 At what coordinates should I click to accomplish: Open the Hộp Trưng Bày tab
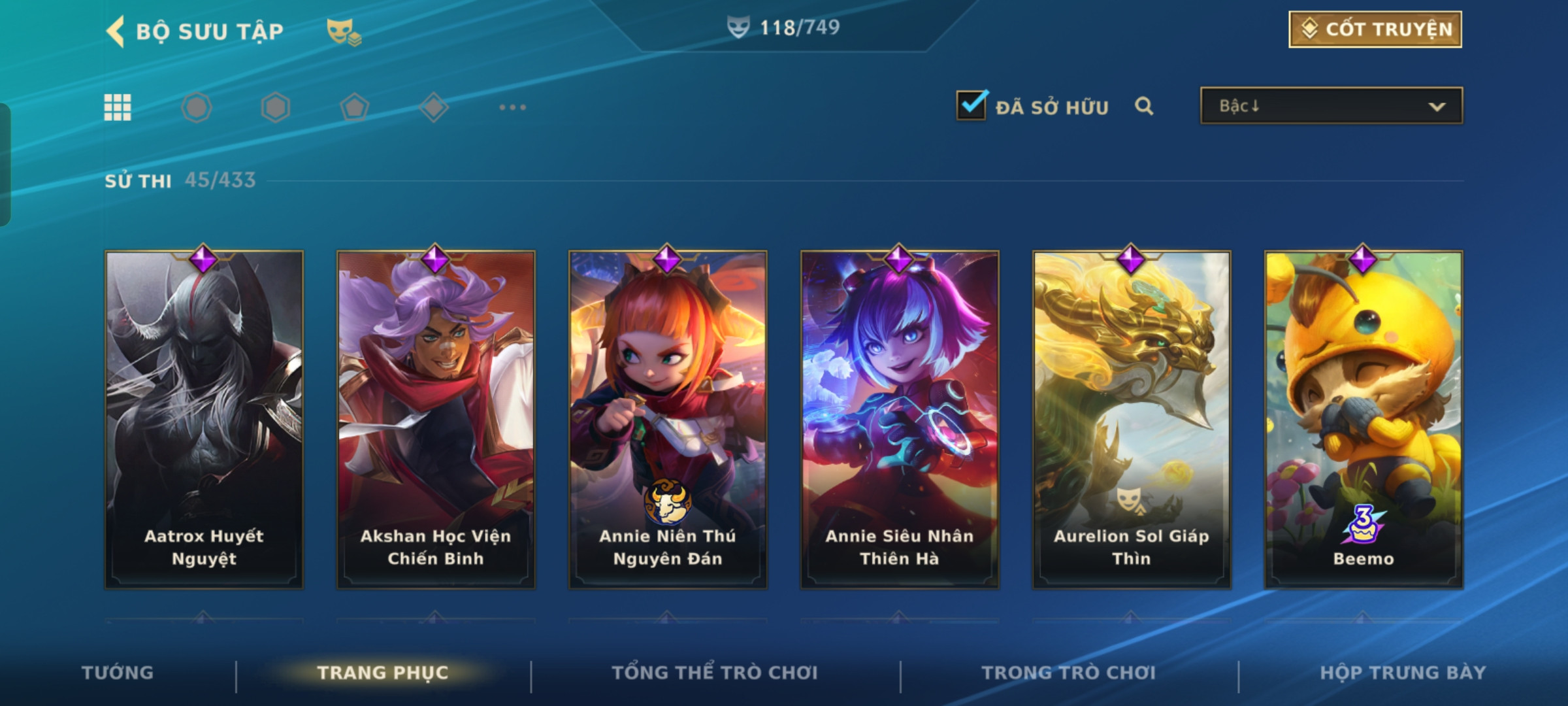click(1403, 673)
